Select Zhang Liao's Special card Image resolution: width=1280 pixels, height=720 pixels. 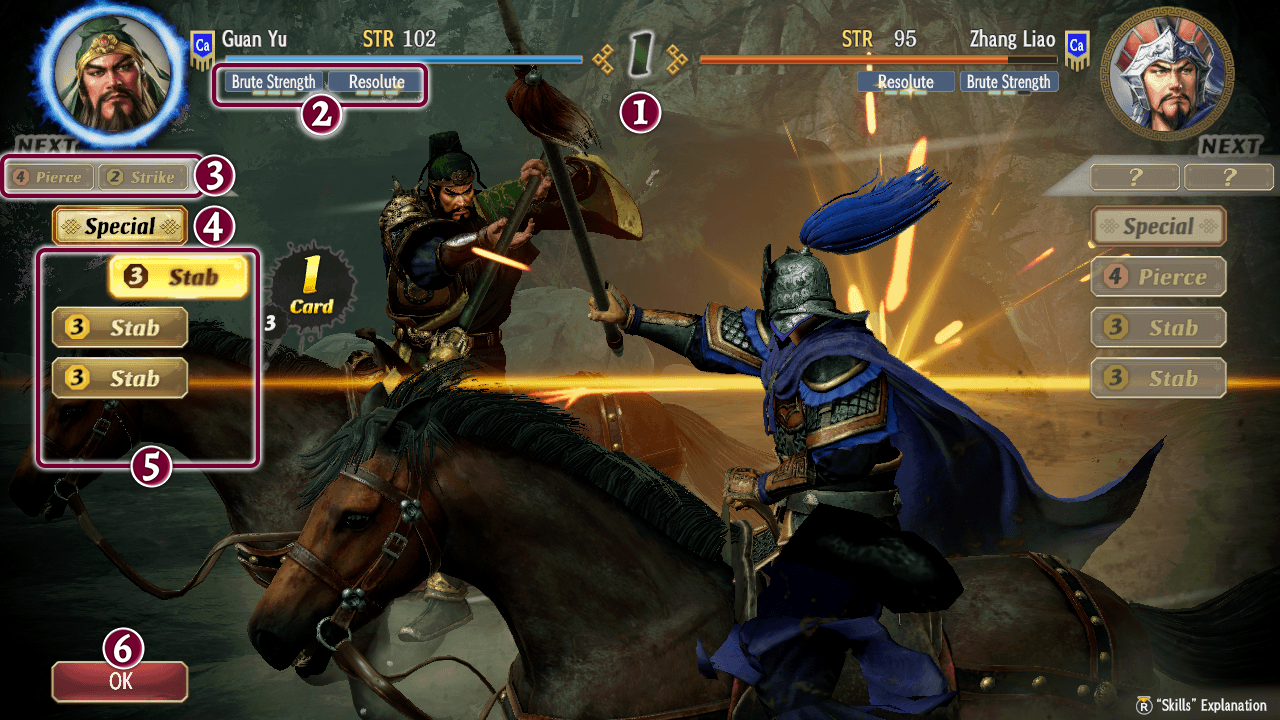click(x=1158, y=226)
